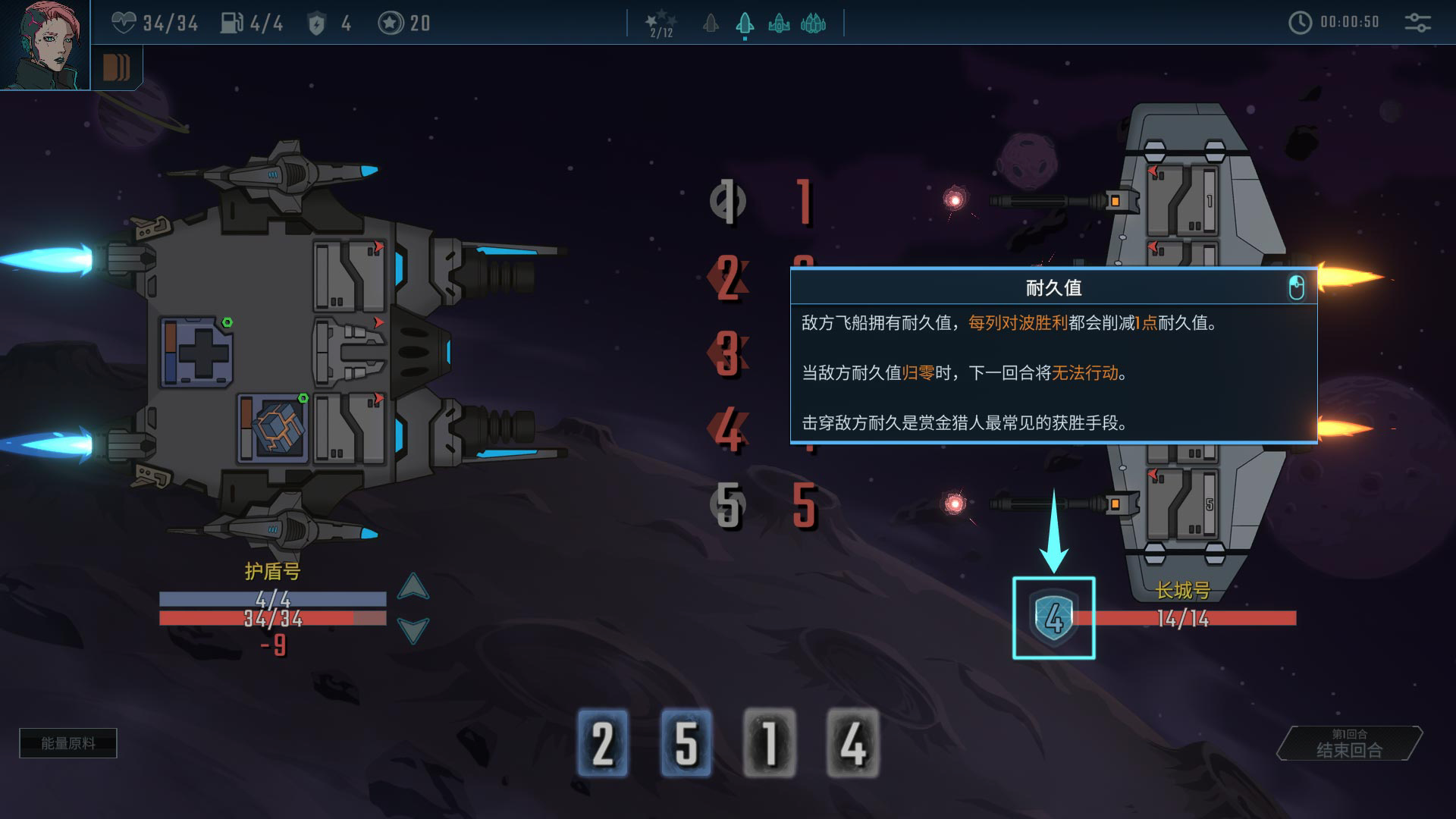Click the pilot portrait

point(44,44)
